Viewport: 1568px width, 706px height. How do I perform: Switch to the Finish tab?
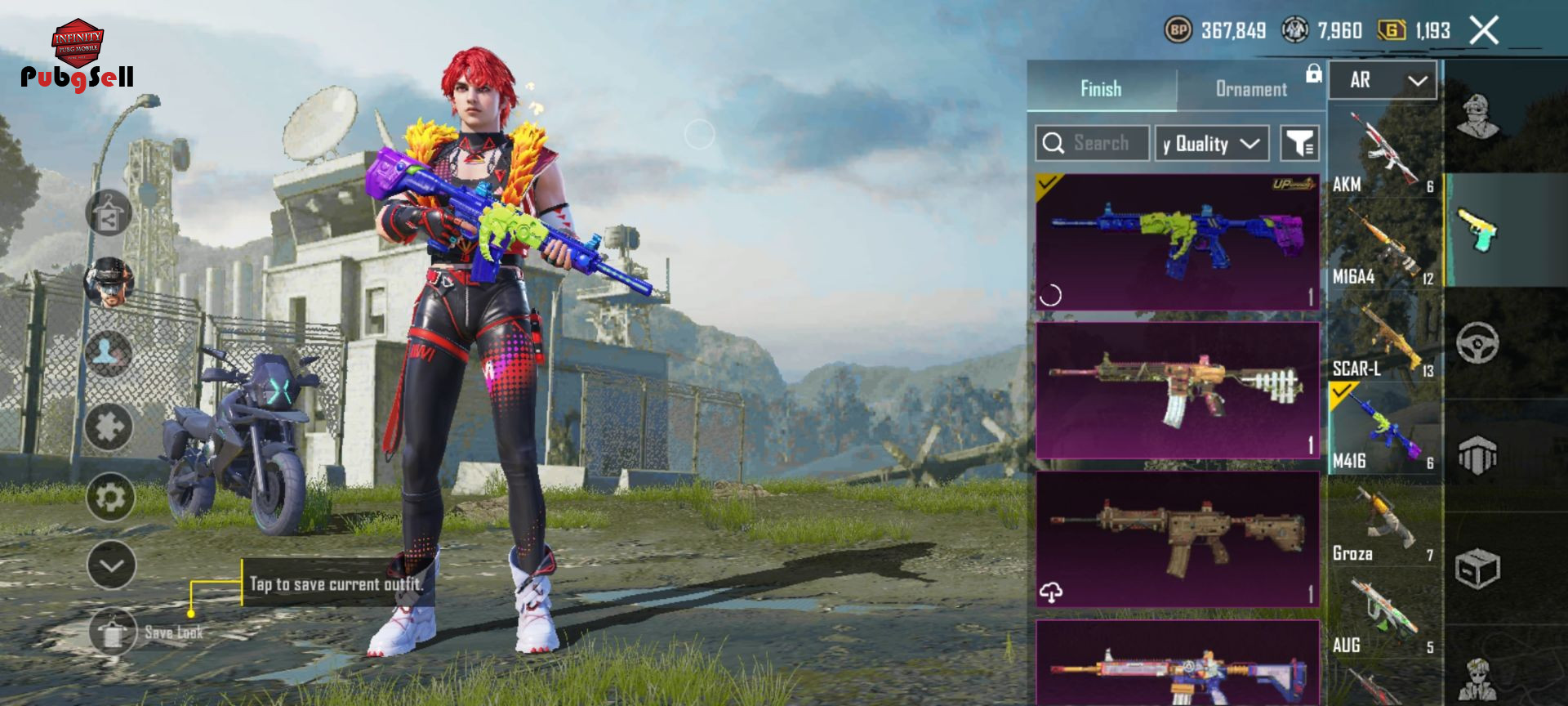[1101, 88]
